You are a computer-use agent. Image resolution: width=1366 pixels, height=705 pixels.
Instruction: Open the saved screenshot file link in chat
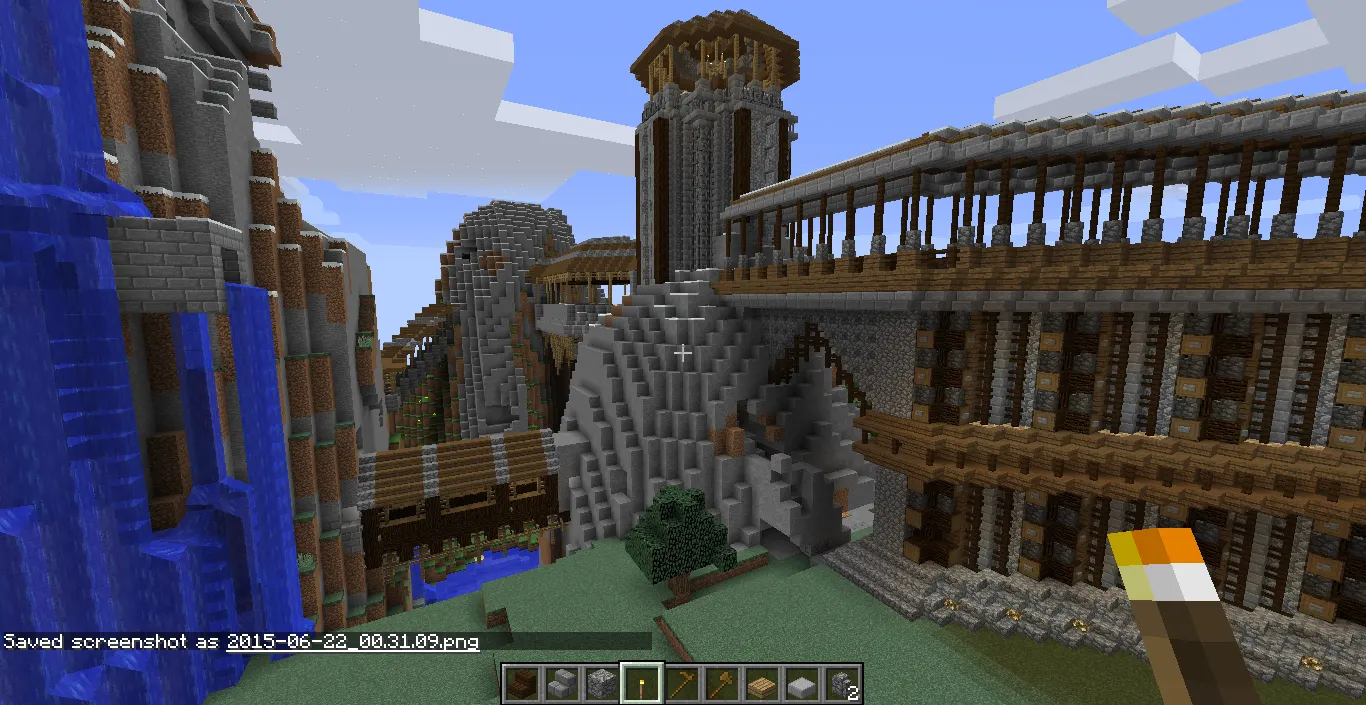pos(352,642)
